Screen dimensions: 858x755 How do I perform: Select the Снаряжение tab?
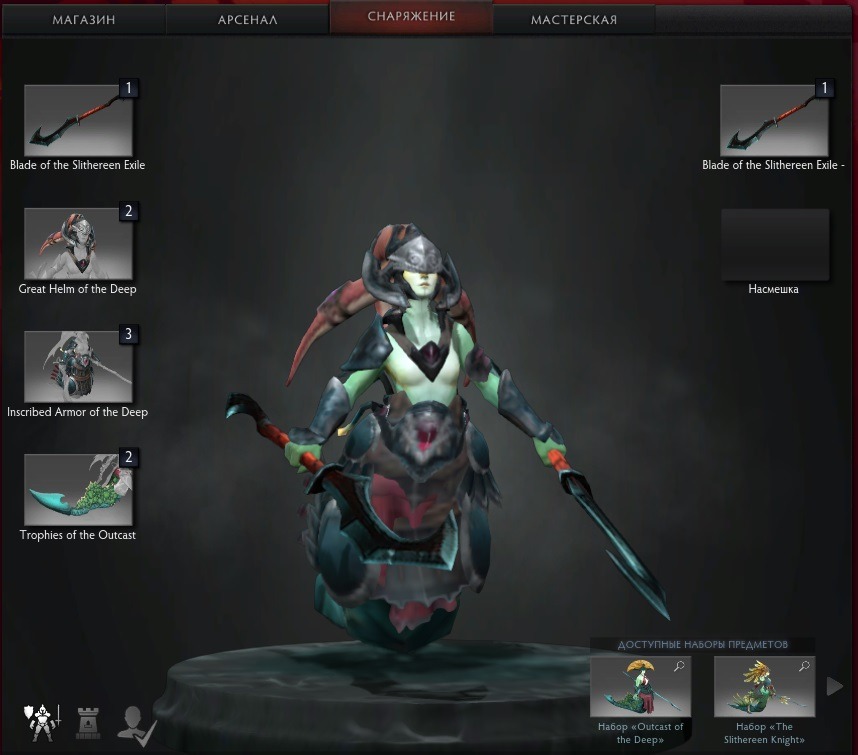coord(411,17)
